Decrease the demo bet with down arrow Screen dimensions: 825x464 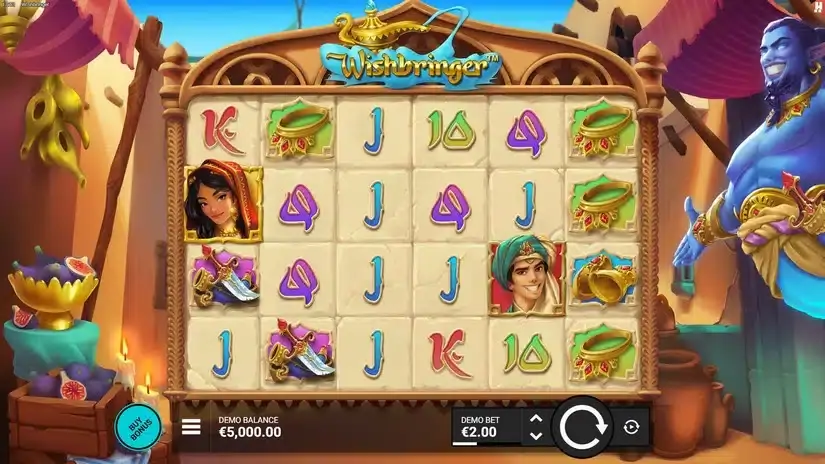535,436
